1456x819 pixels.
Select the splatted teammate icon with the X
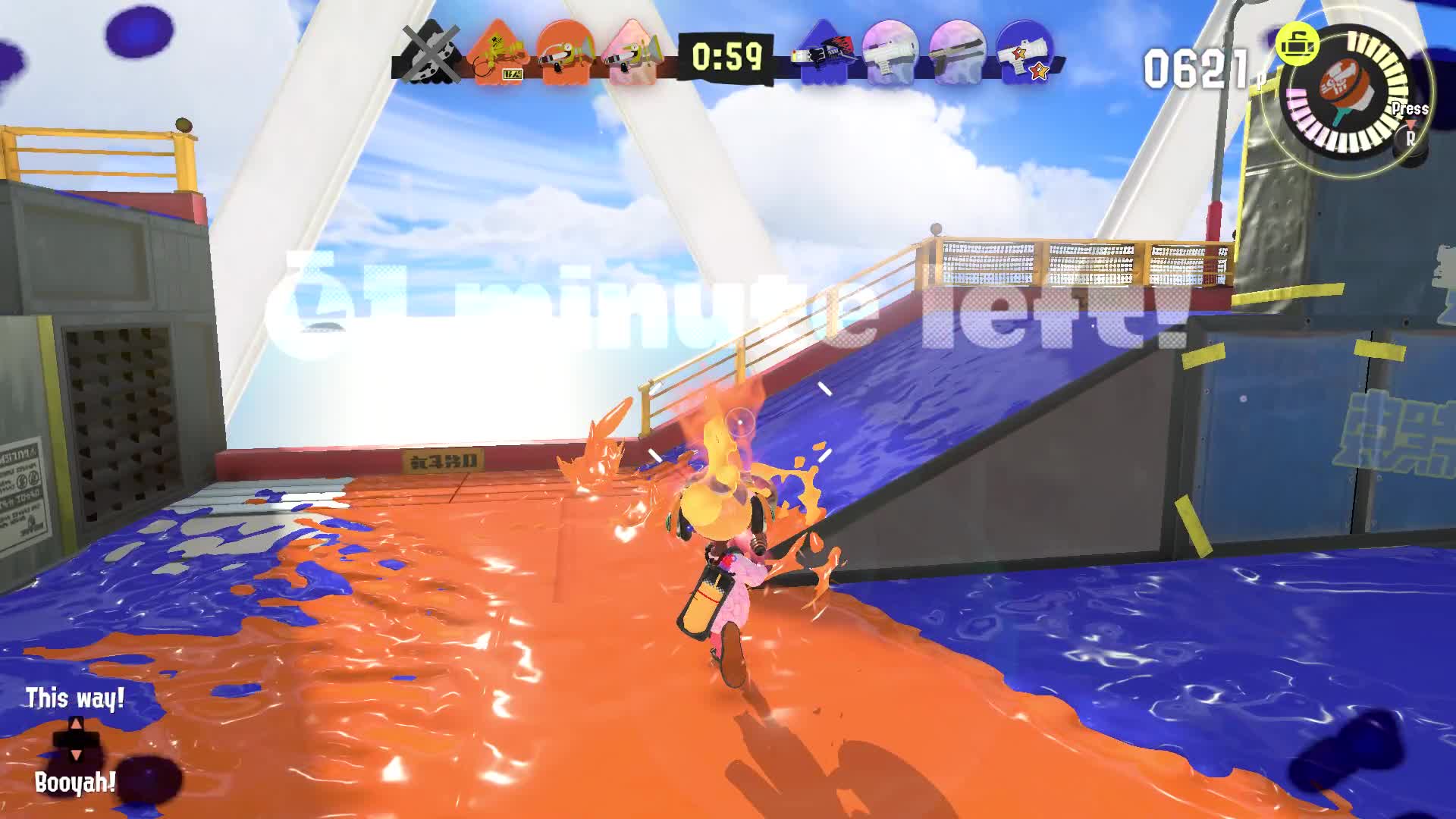click(430, 55)
